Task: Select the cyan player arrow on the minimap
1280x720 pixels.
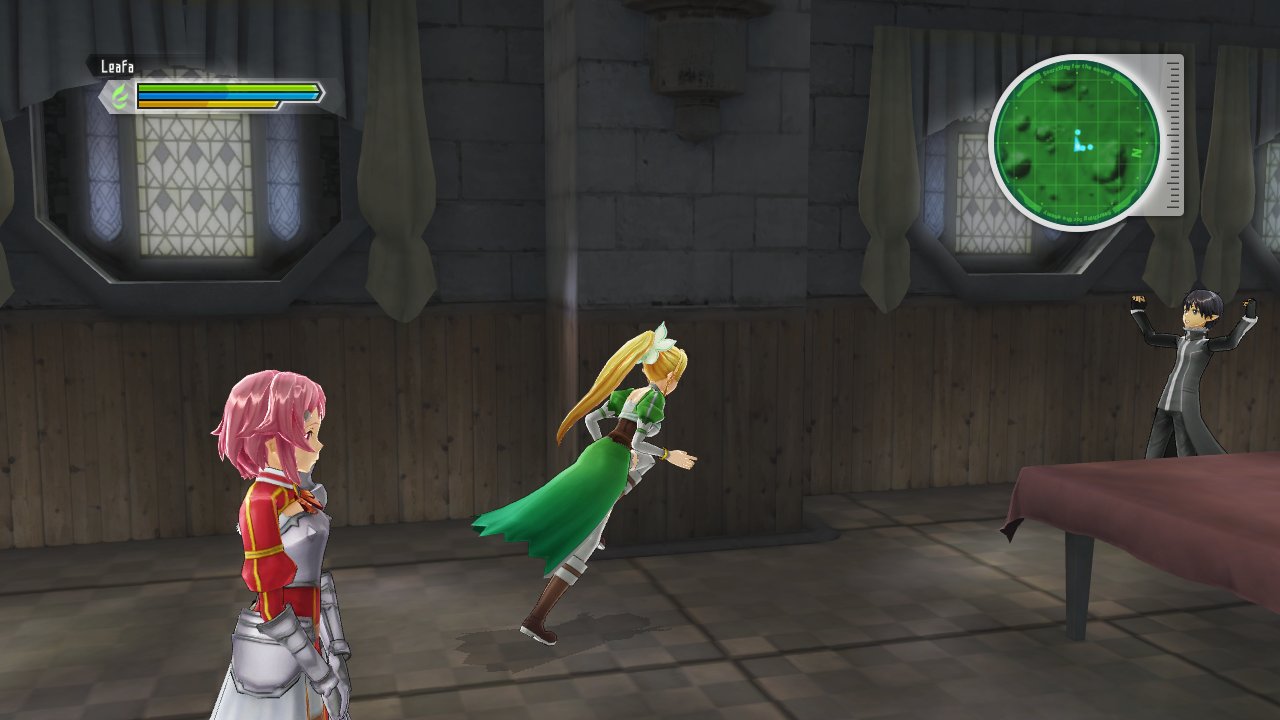Action: 1079,145
